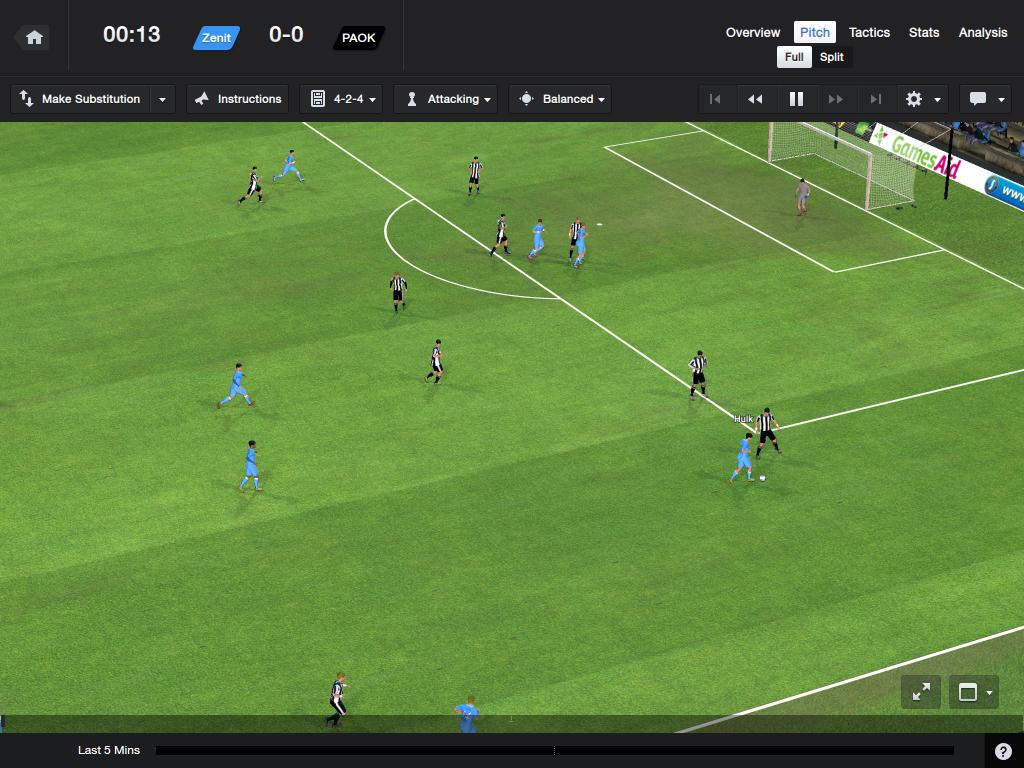Screen dimensions: 1024x768
Task: Open the Analysis tab
Action: [x=983, y=32]
